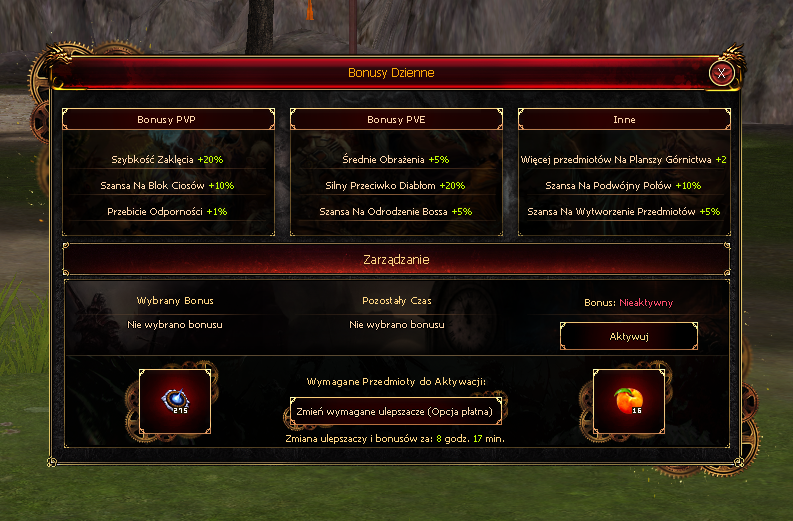The height and width of the screenshot is (521, 793).
Task: Choose Przebicie Odporności +1% bonus
Action: 168,211
